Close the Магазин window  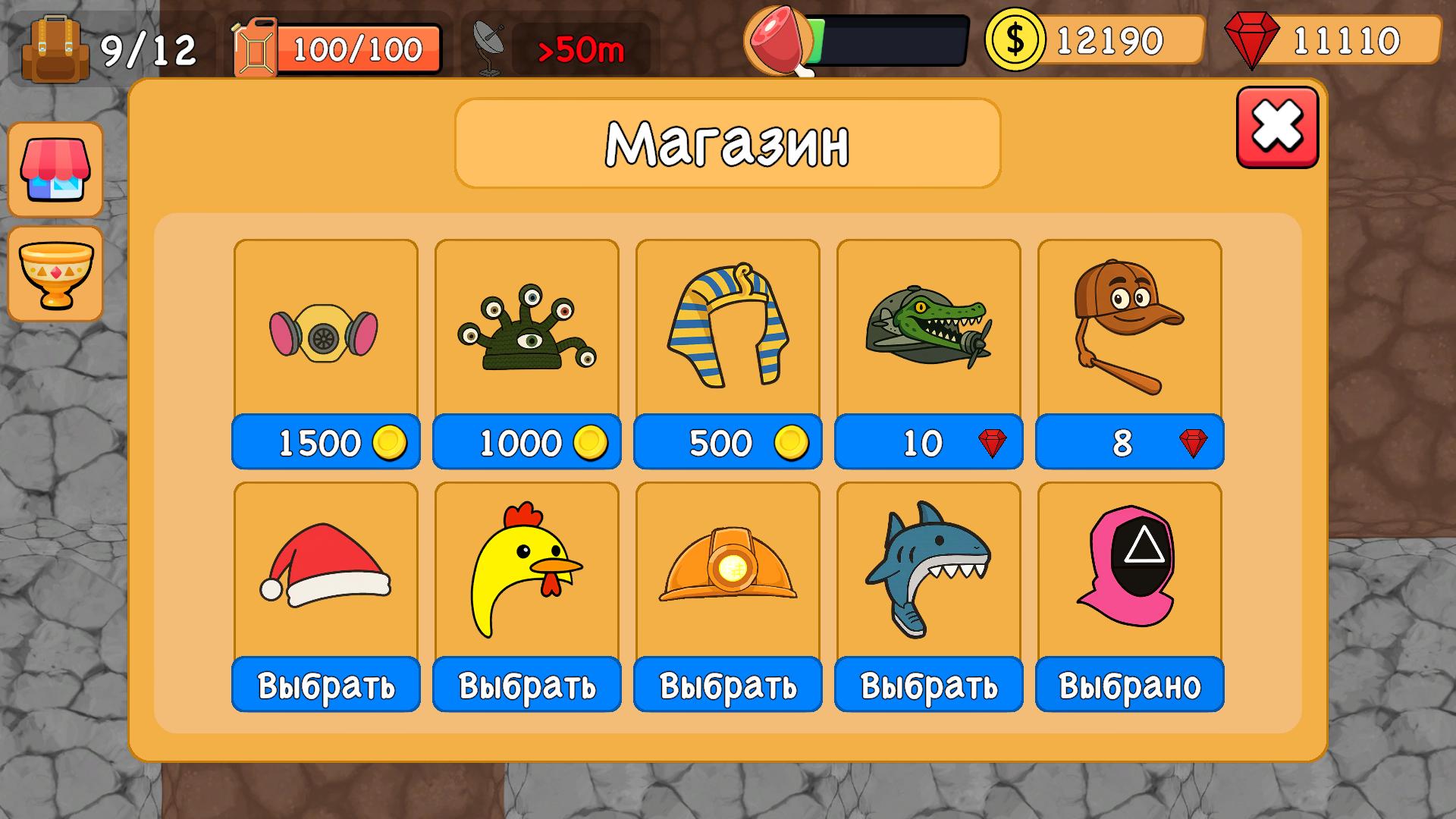coord(1276,127)
